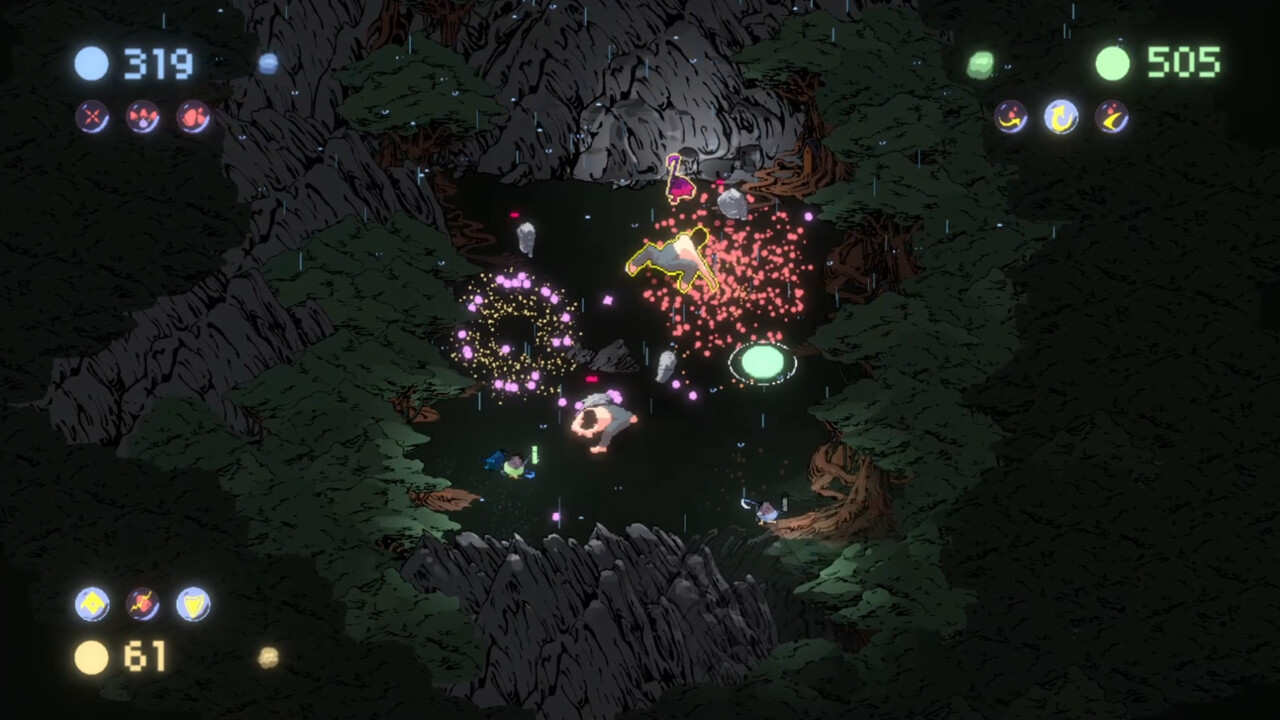Click the curved arrow ability with red droplets
This screenshot has height=720, width=1280.
point(1010,117)
